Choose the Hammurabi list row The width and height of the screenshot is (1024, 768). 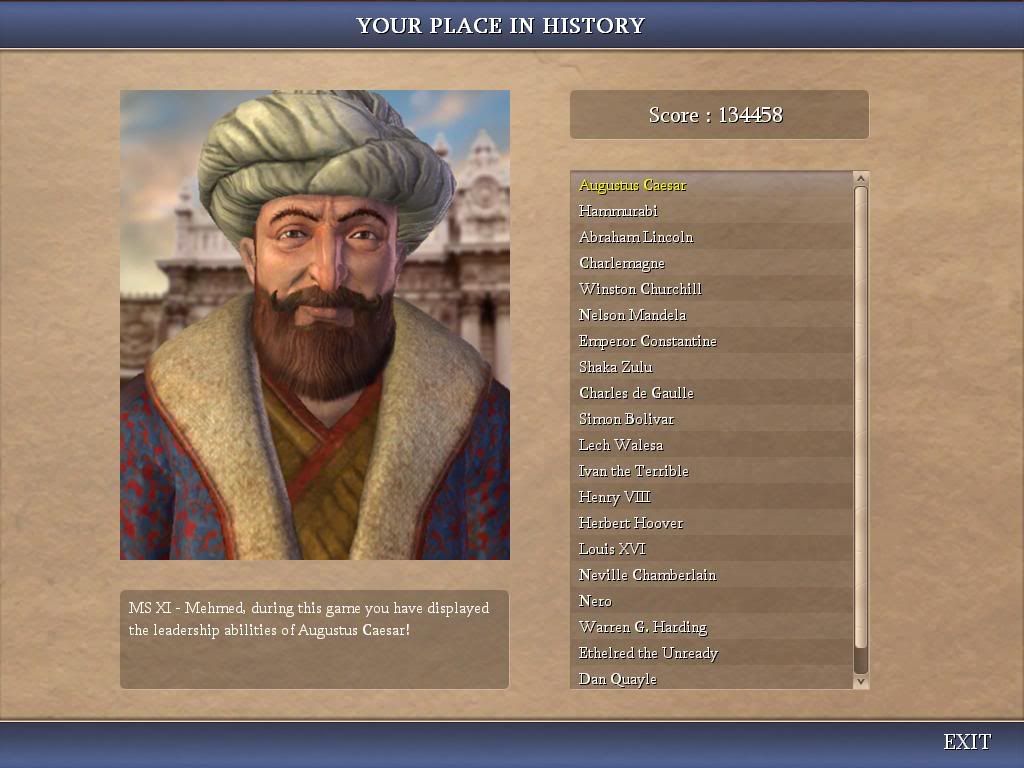(618, 211)
